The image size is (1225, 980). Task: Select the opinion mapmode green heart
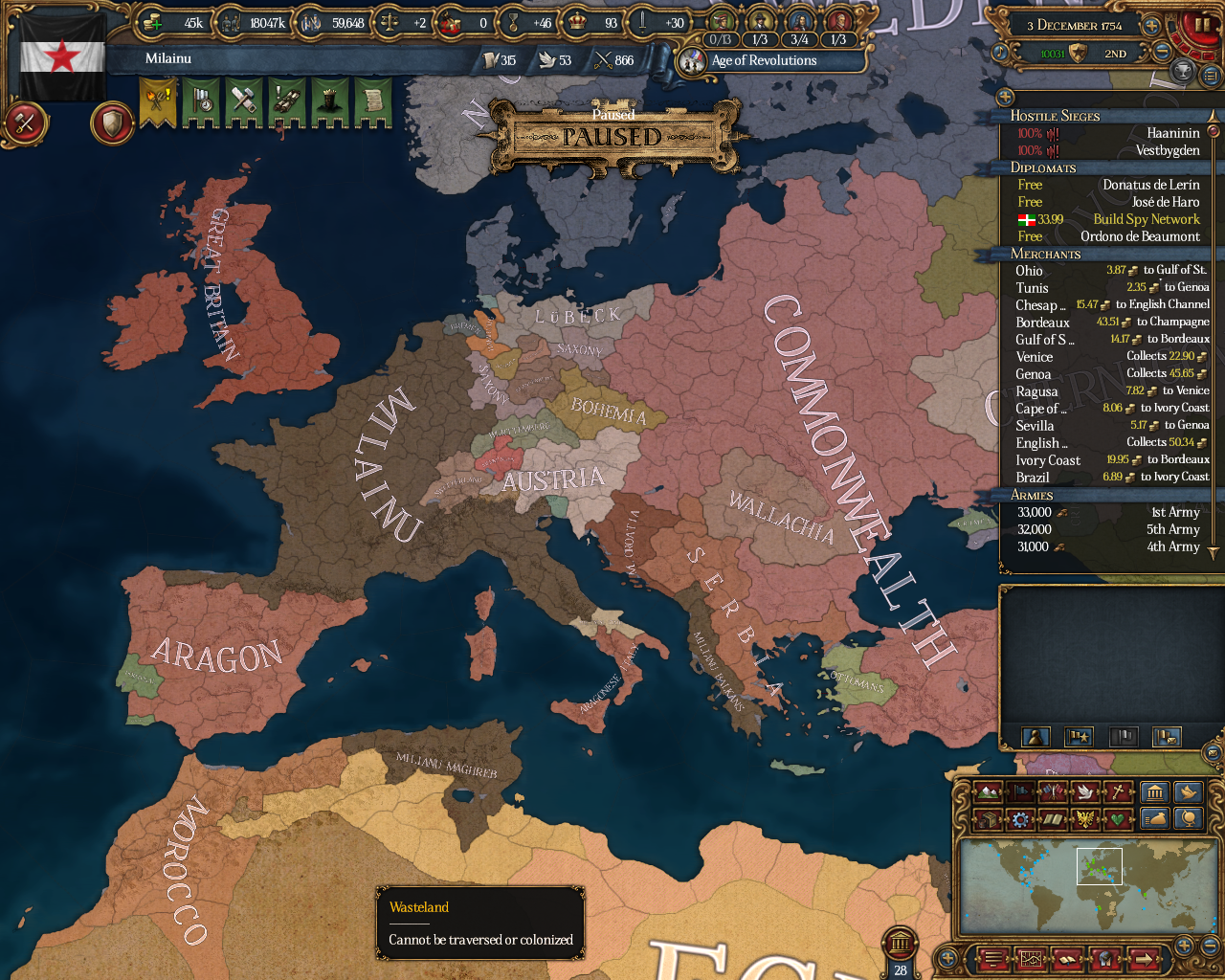(x=1117, y=818)
